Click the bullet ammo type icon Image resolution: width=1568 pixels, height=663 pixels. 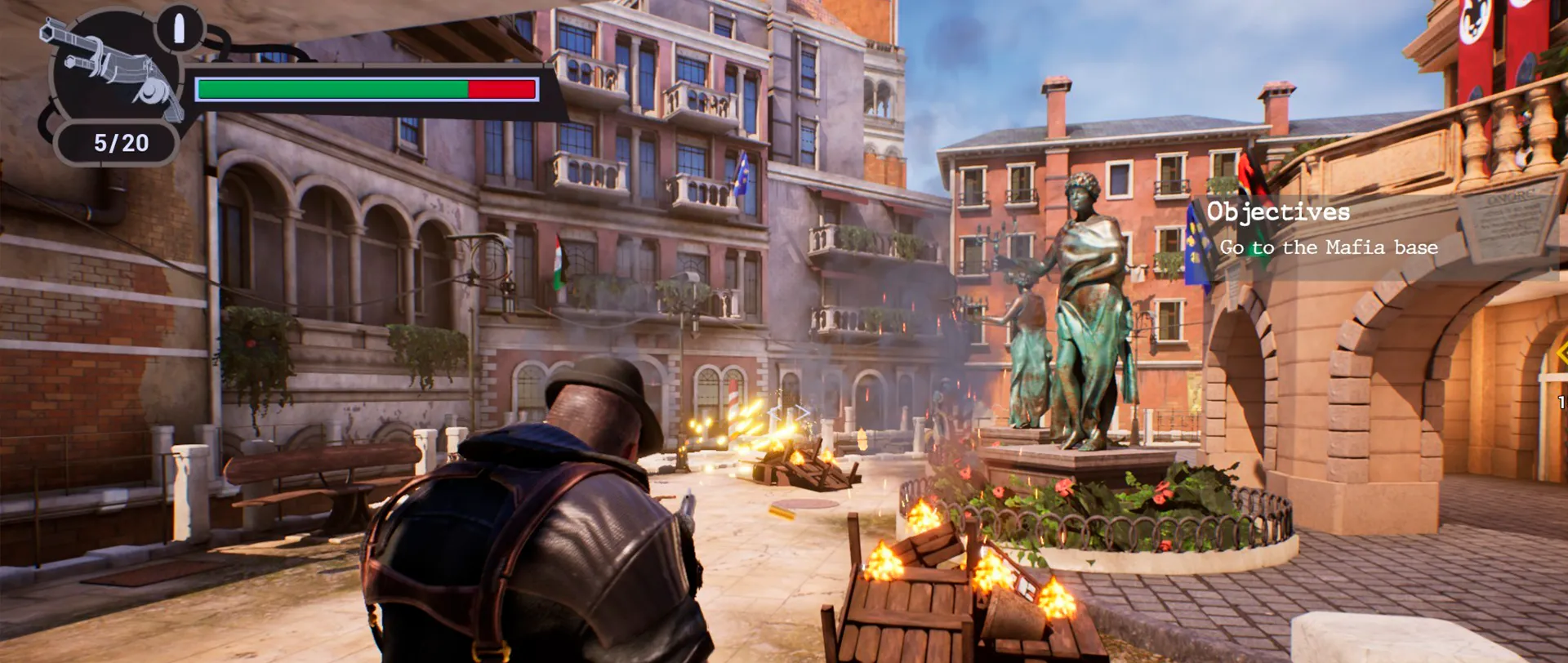click(x=180, y=29)
